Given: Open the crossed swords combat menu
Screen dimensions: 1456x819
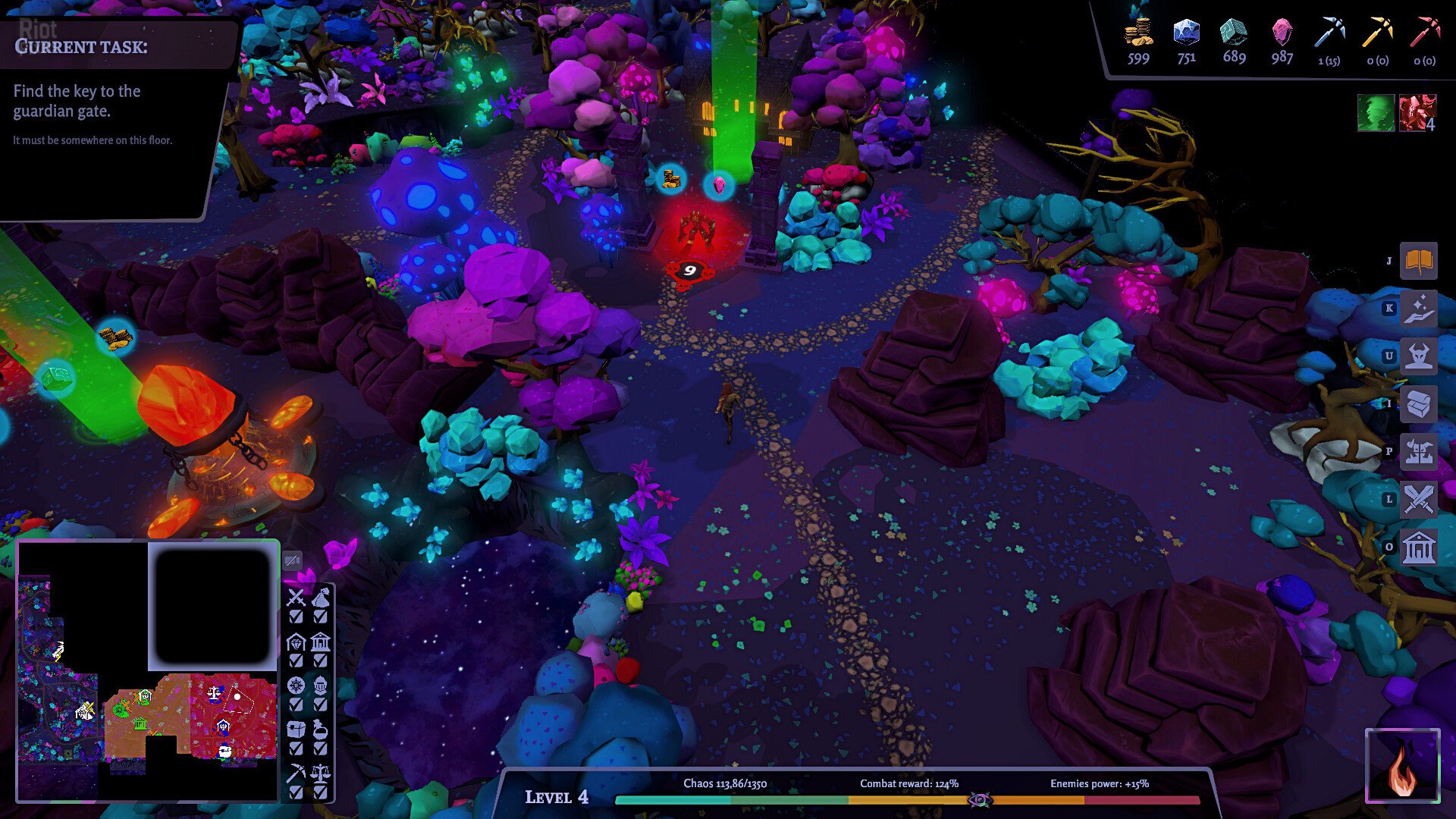Looking at the screenshot, I should pos(1418,500).
